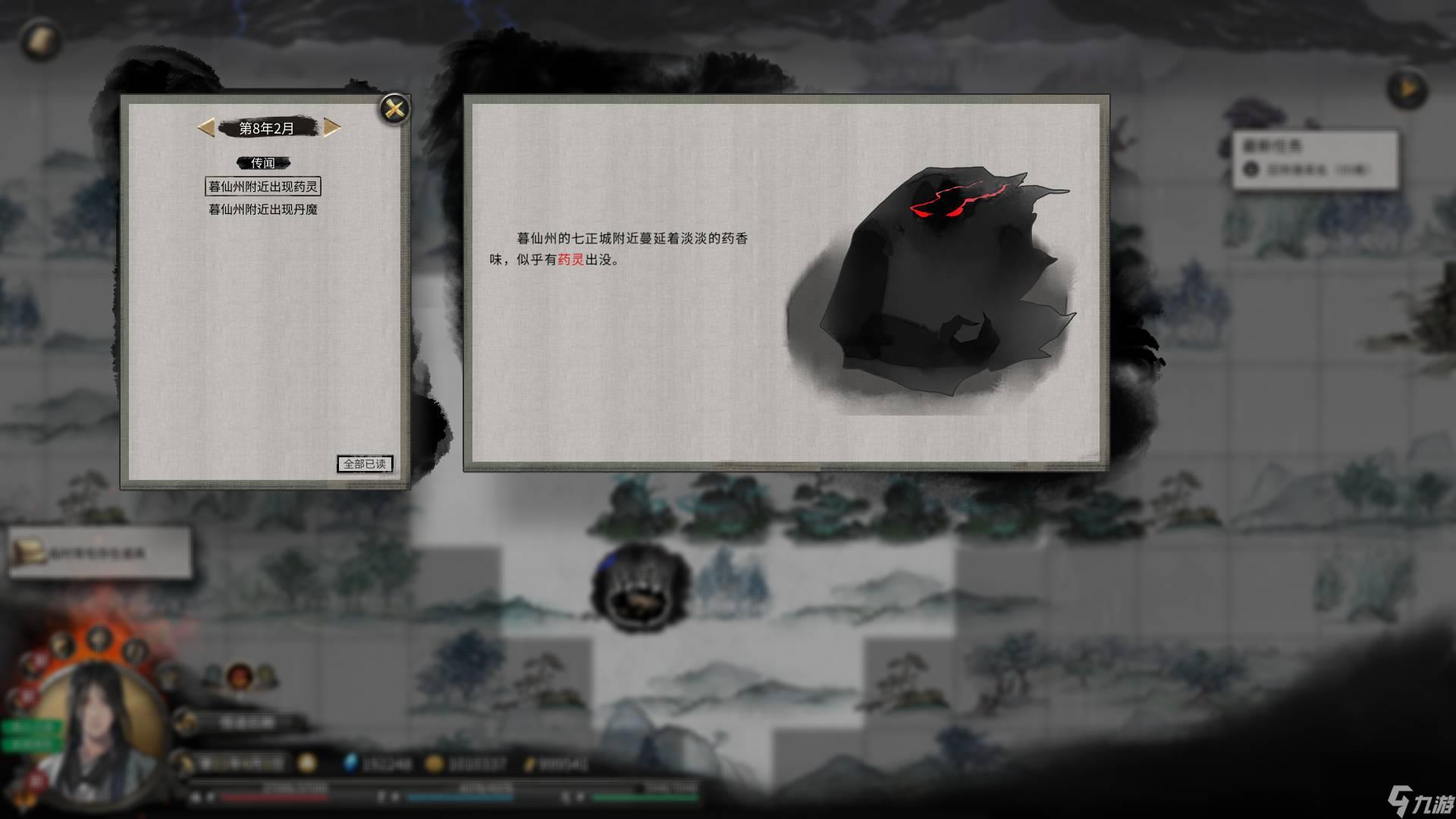
Task: Select the rumor 暮仙州附近出现丹魔
Action: coord(264,210)
